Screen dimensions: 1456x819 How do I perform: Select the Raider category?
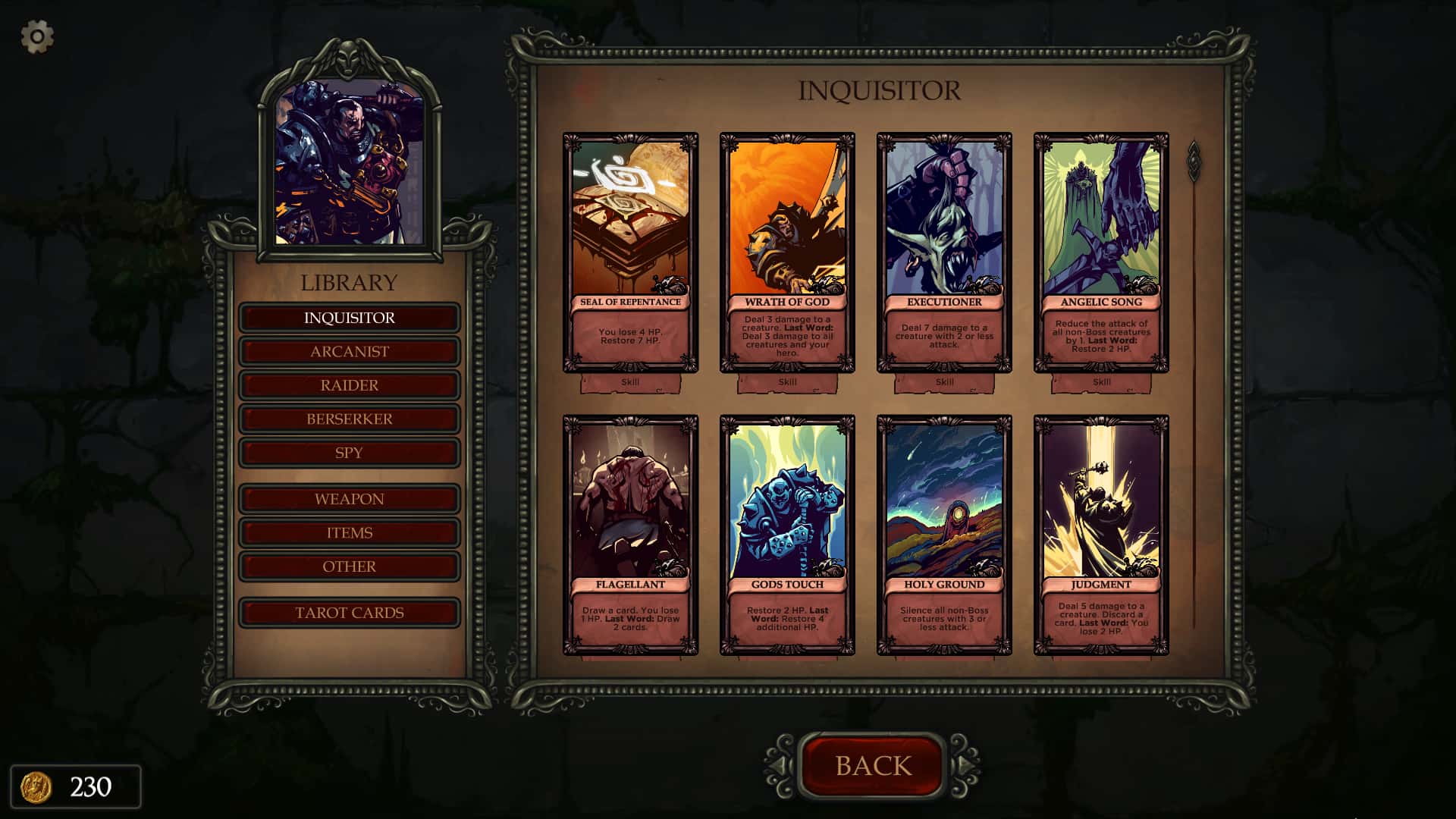pos(349,384)
